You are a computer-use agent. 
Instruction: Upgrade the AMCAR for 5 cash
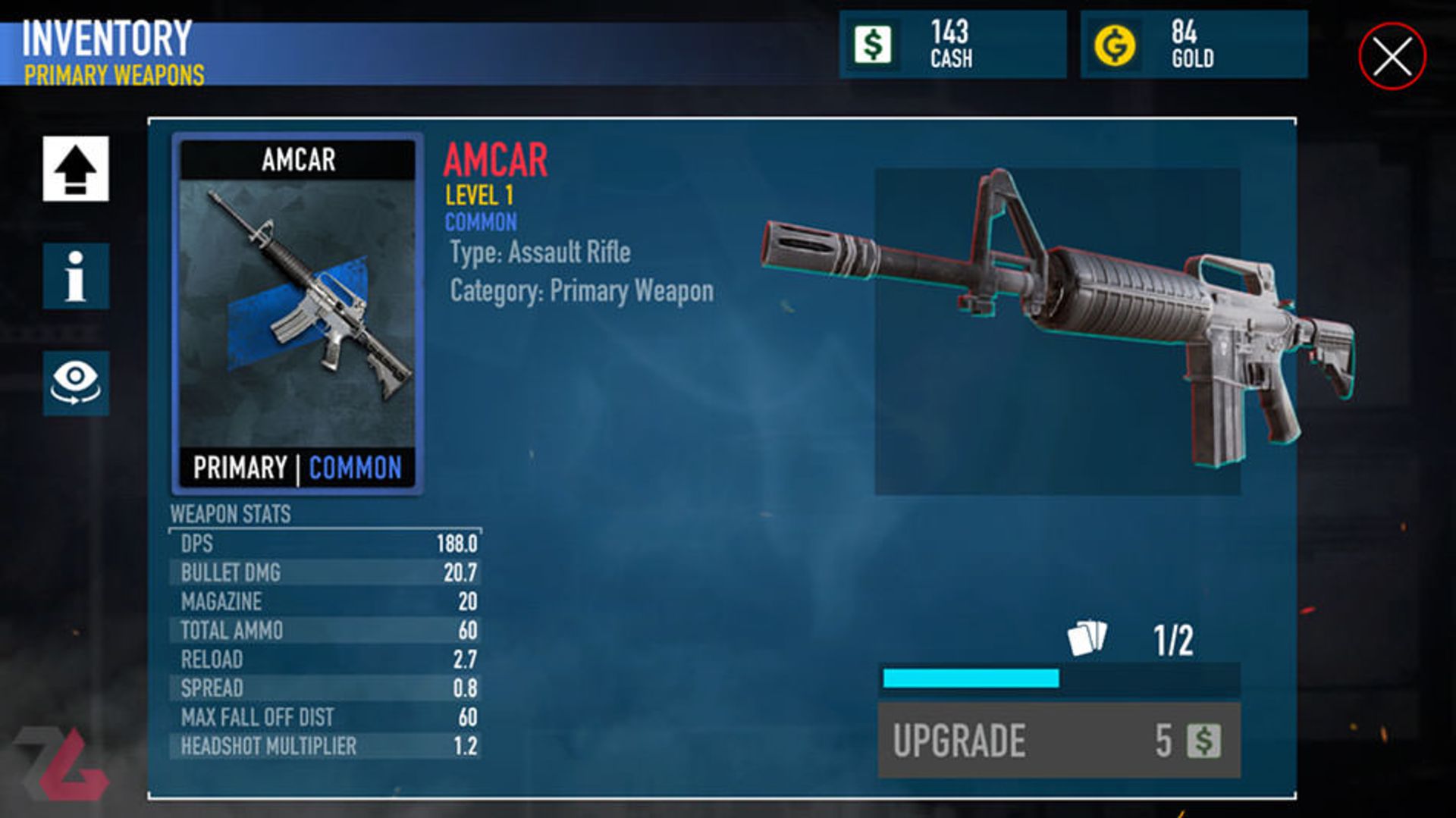tap(1059, 740)
